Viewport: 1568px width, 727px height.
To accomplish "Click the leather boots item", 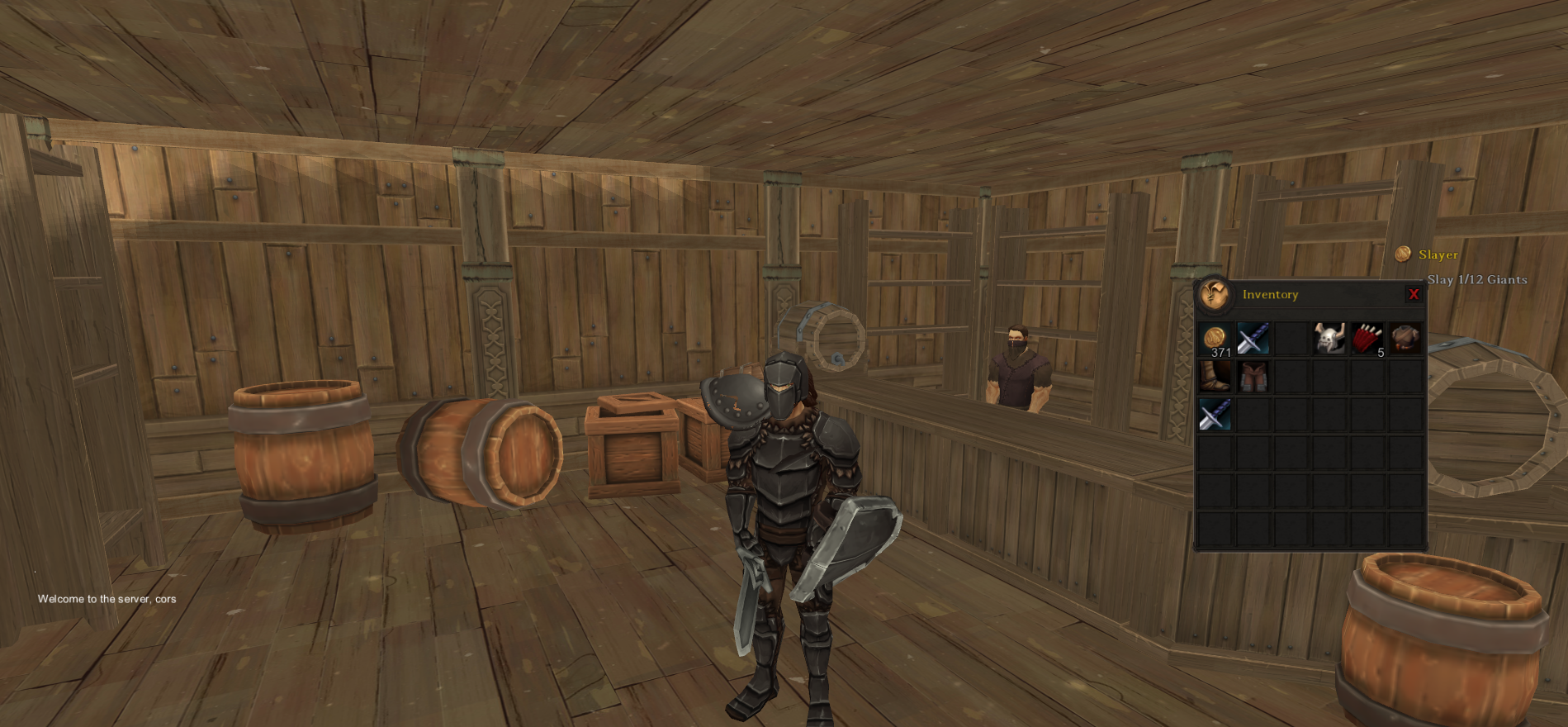I will coord(1215,377).
